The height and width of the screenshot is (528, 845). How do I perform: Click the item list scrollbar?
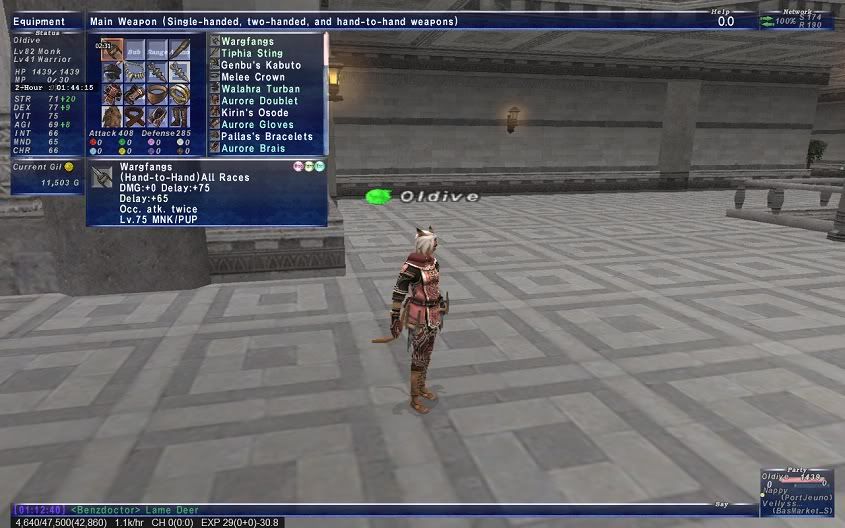tap(325, 90)
